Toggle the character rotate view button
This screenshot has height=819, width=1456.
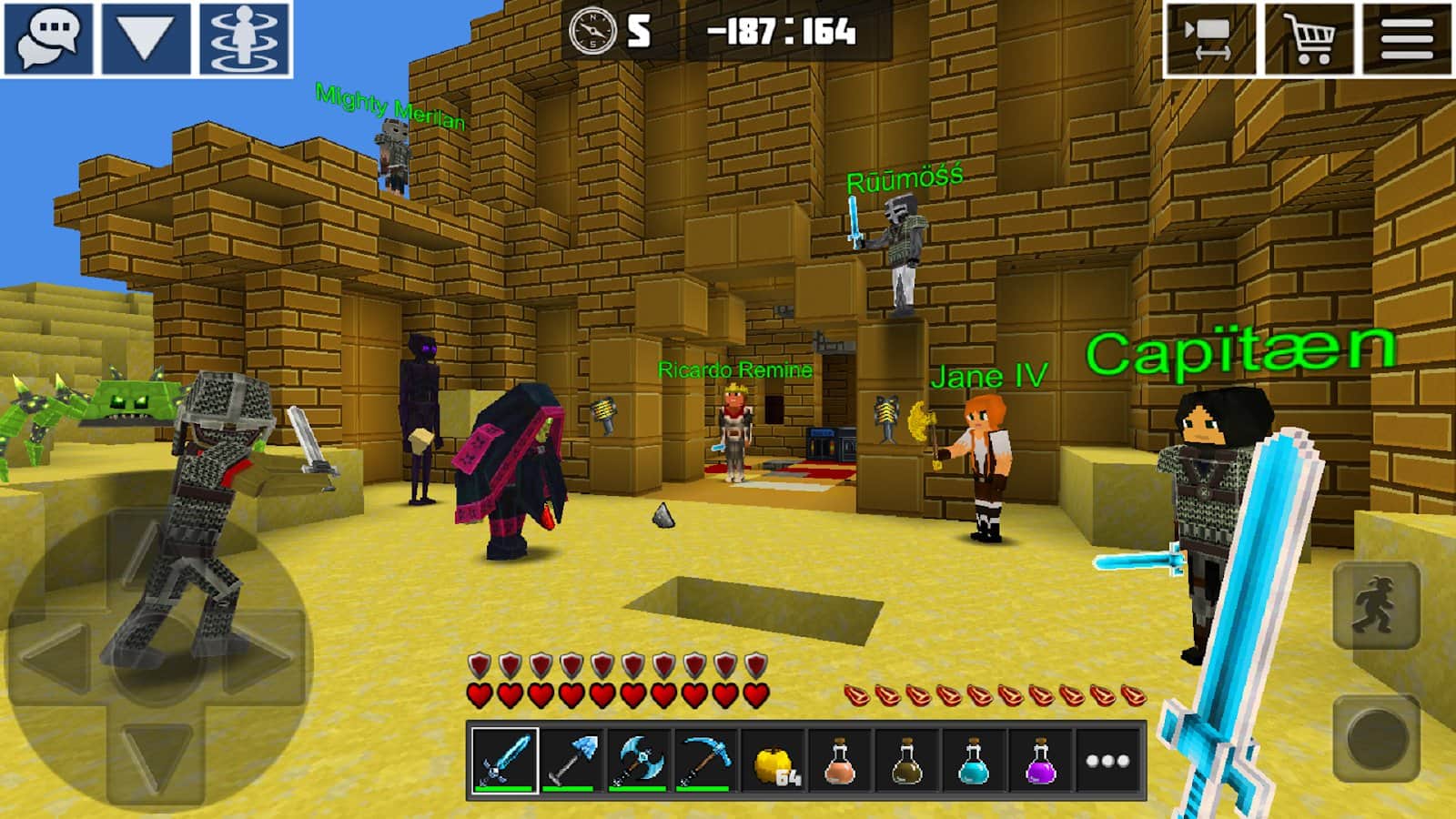(x=245, y=38)
